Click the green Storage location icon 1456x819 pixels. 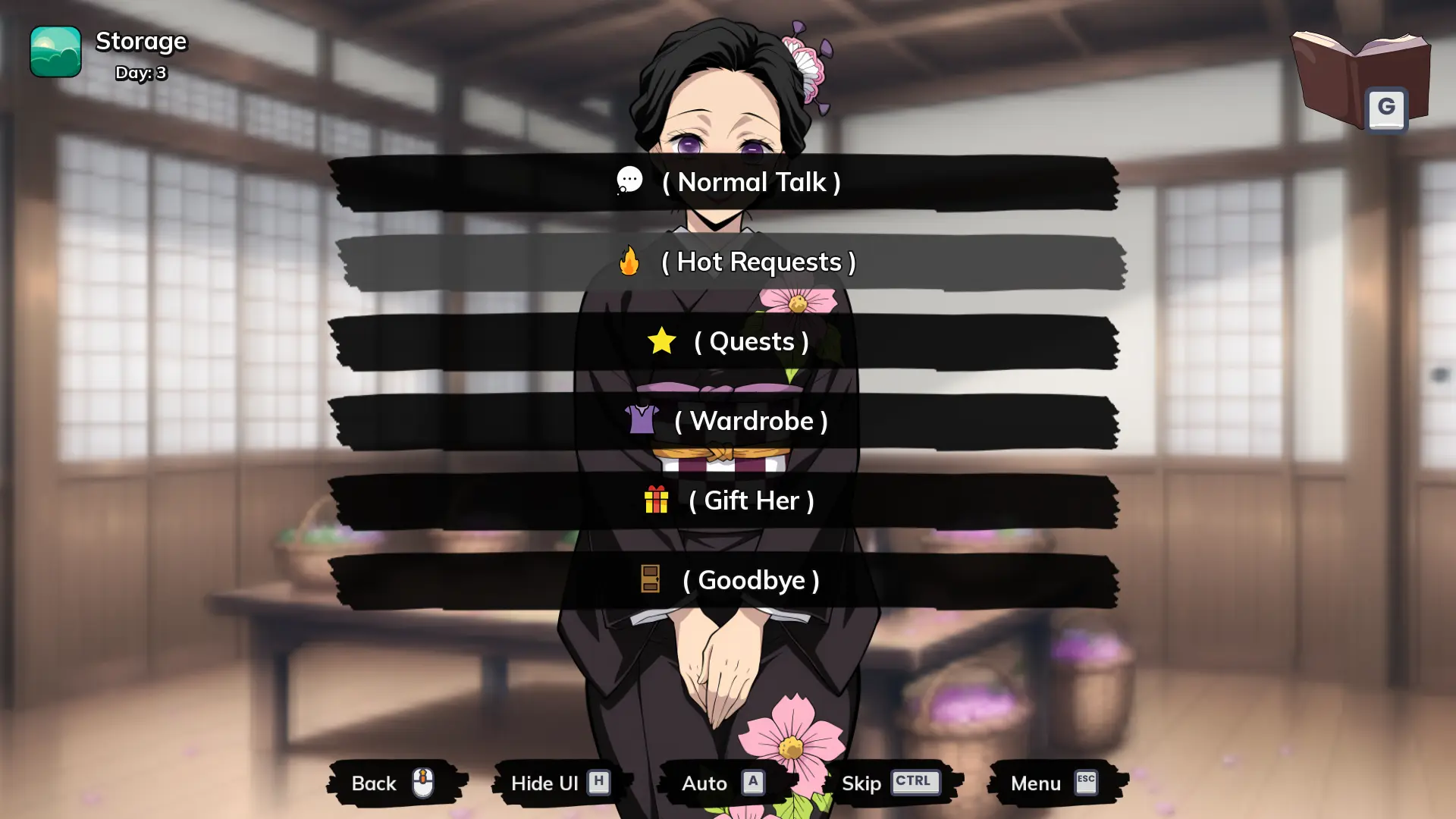click(x=55, y=52)
